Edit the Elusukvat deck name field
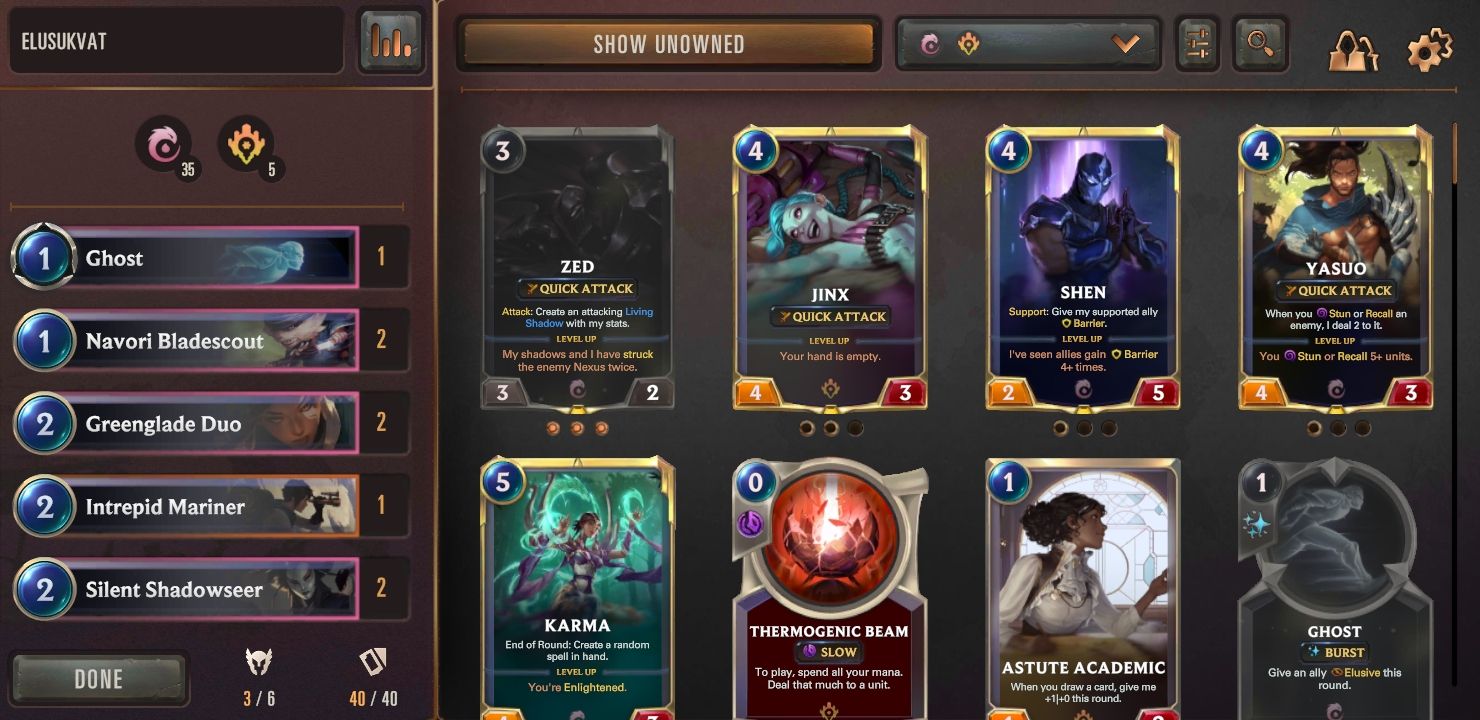This screenshot has height=720, width=1480. coord(176,42)
